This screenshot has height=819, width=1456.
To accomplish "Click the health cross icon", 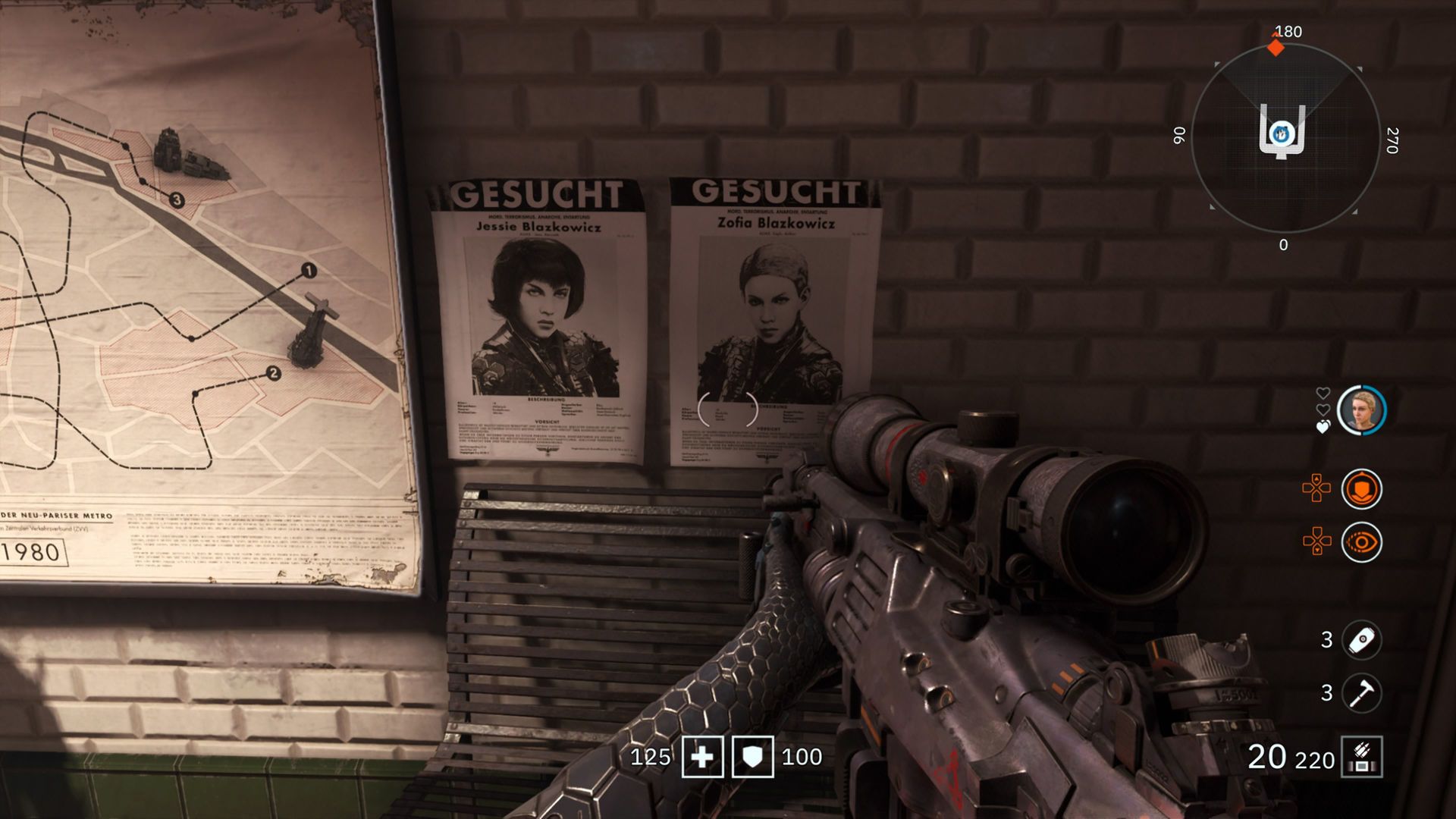I will tap(702, 757).
